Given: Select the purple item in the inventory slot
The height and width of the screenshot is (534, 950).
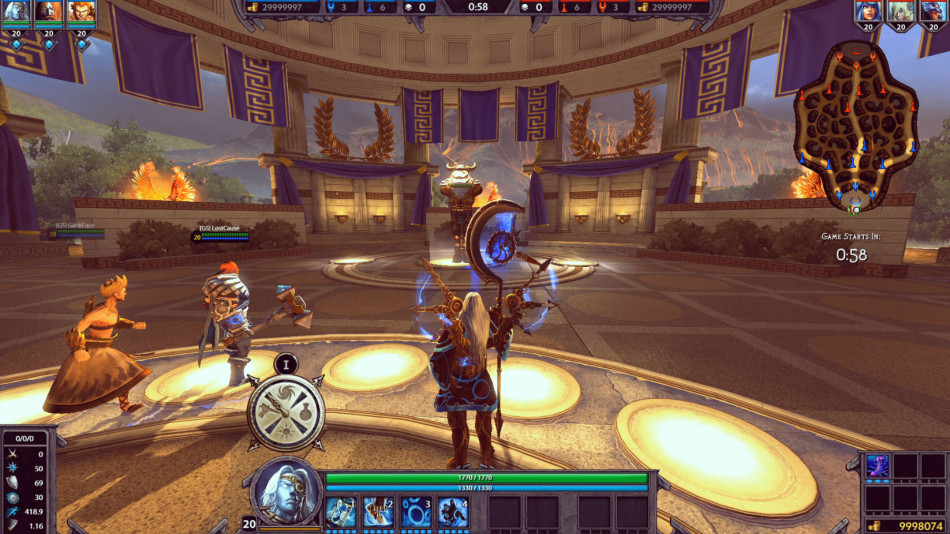Looking at the screenshot, I should click(877, 466).
